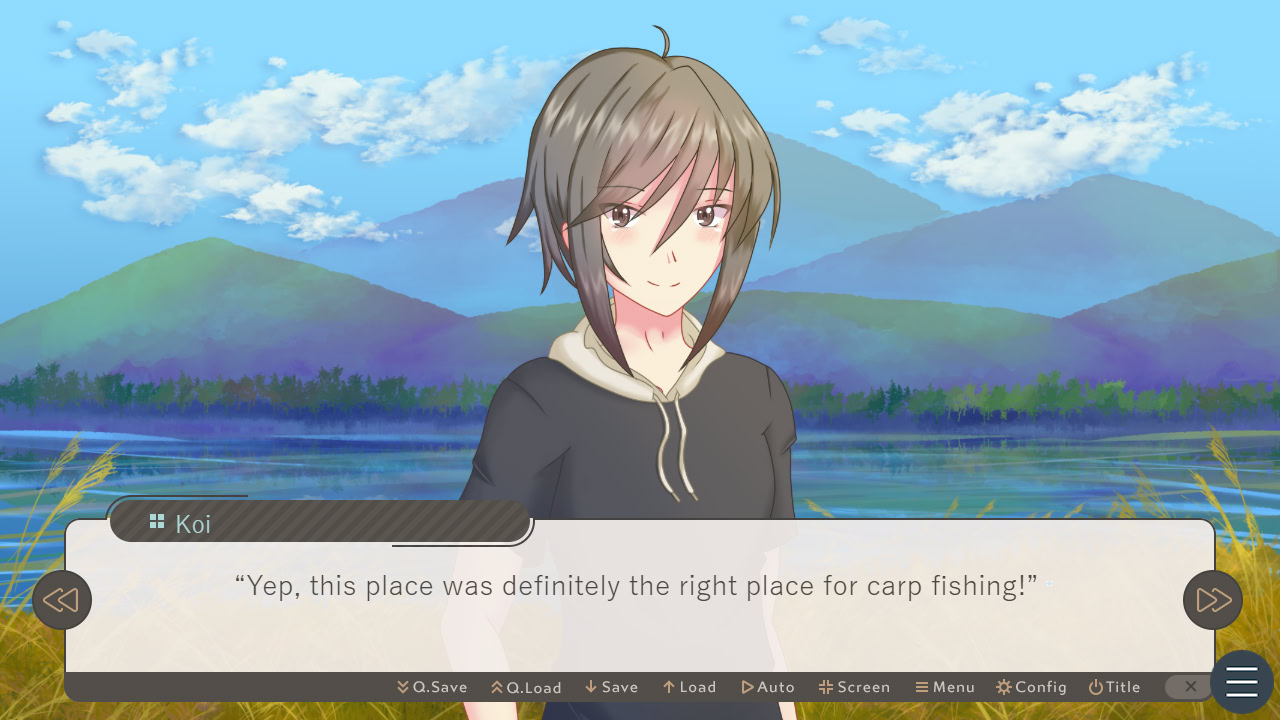Open the circular hamburger menu button
The height and width of the screenshot is (720, 1280).
tap(1240, 681)
